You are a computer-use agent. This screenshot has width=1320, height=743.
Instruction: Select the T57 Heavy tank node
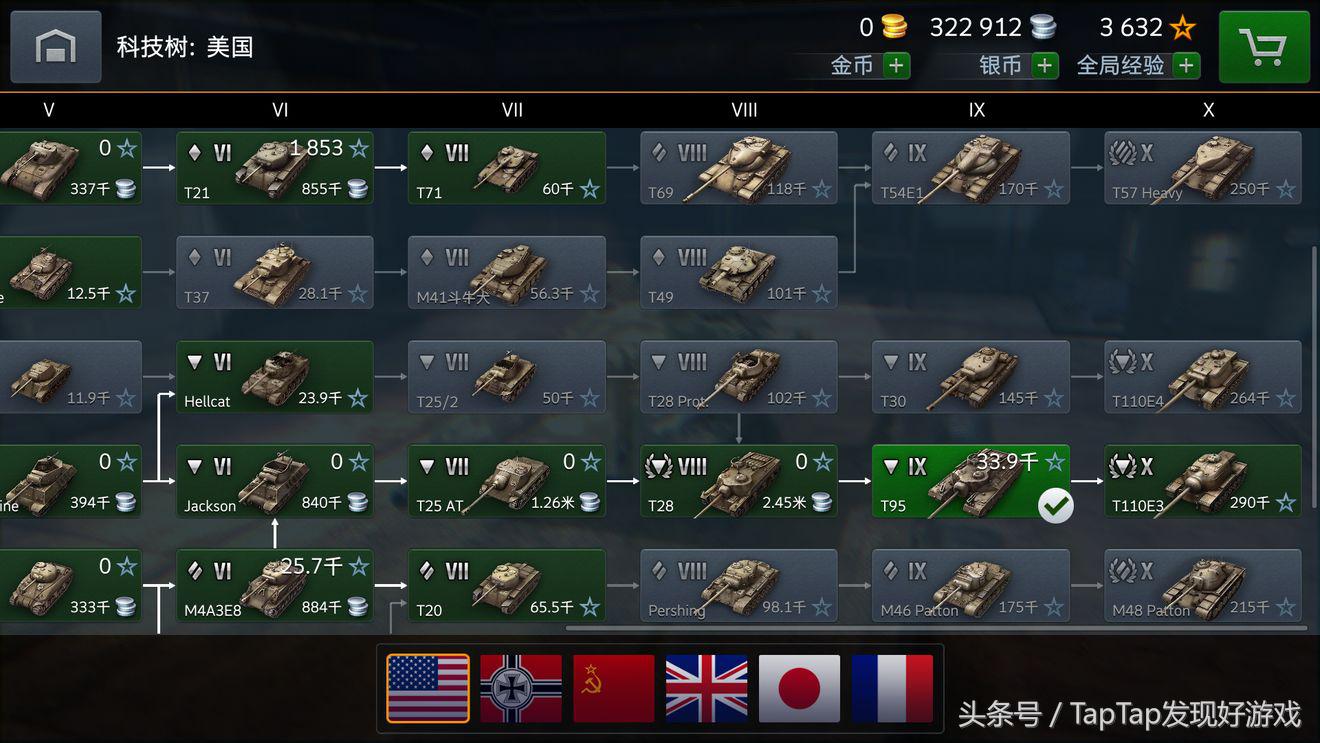pyautogui.click(x=1202, y=167)
